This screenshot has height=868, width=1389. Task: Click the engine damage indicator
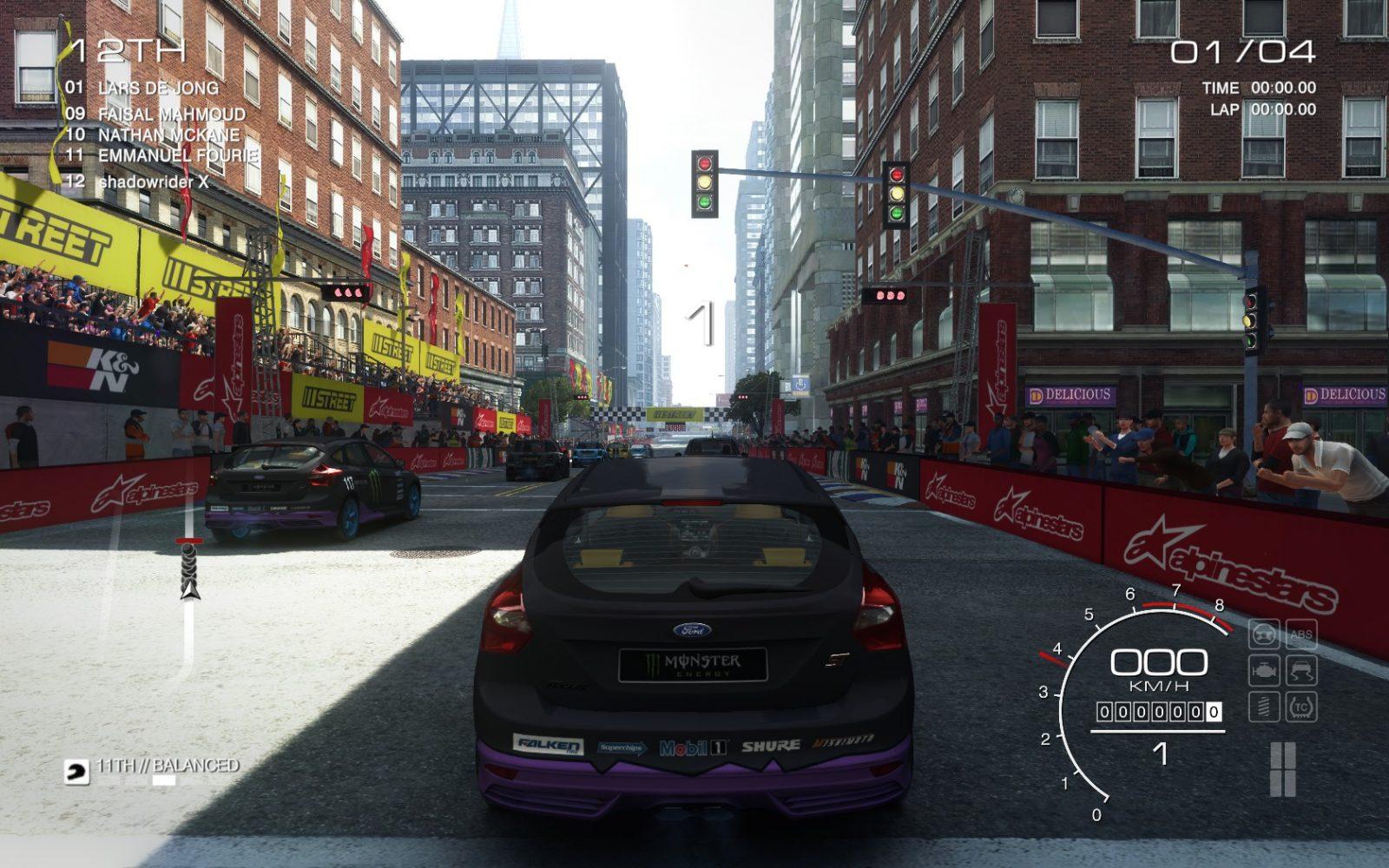[1264, 670]
